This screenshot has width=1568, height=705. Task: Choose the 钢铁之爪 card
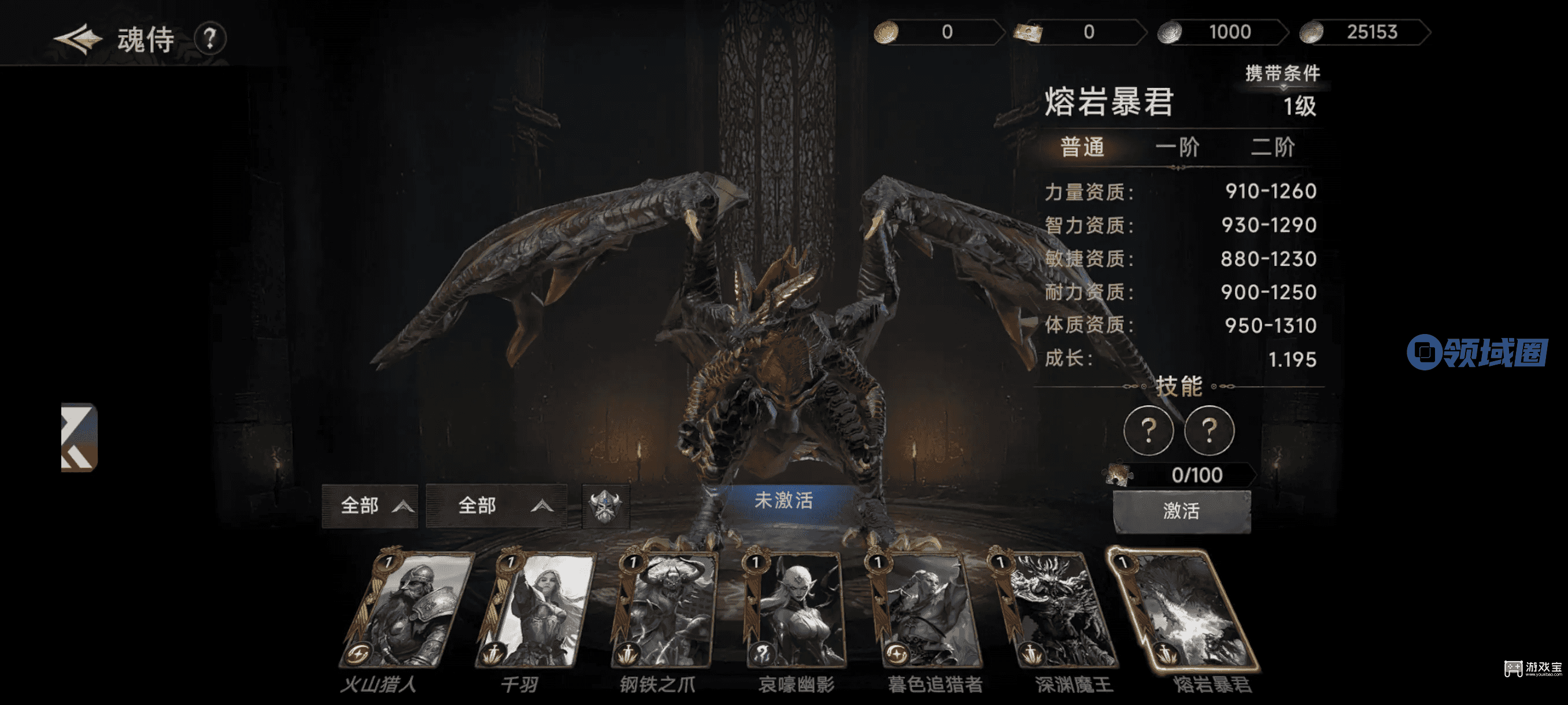664,610
